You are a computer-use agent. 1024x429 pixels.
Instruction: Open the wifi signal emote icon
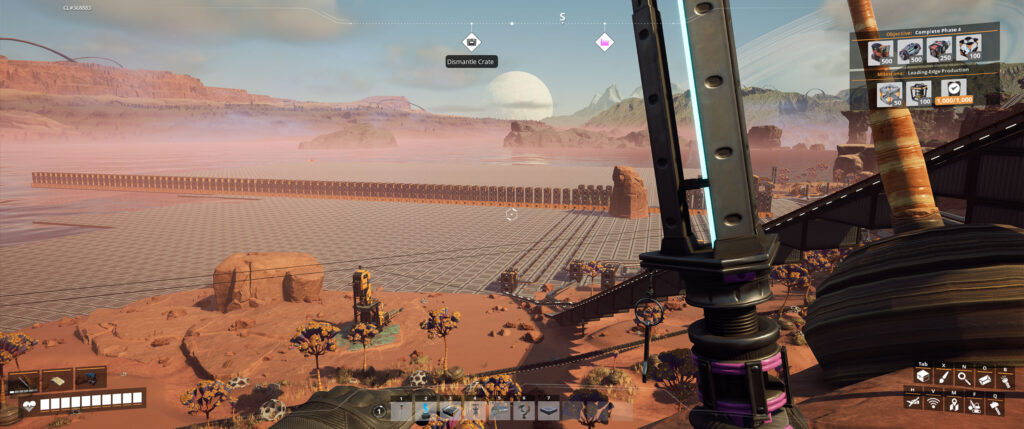click(x=933, y=402)
